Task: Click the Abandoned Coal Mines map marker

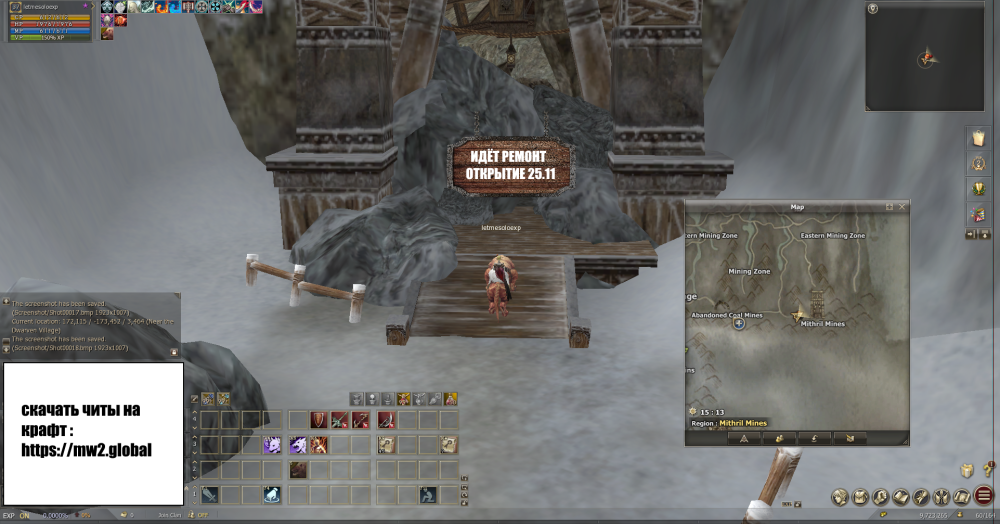Action: (739, 323)
